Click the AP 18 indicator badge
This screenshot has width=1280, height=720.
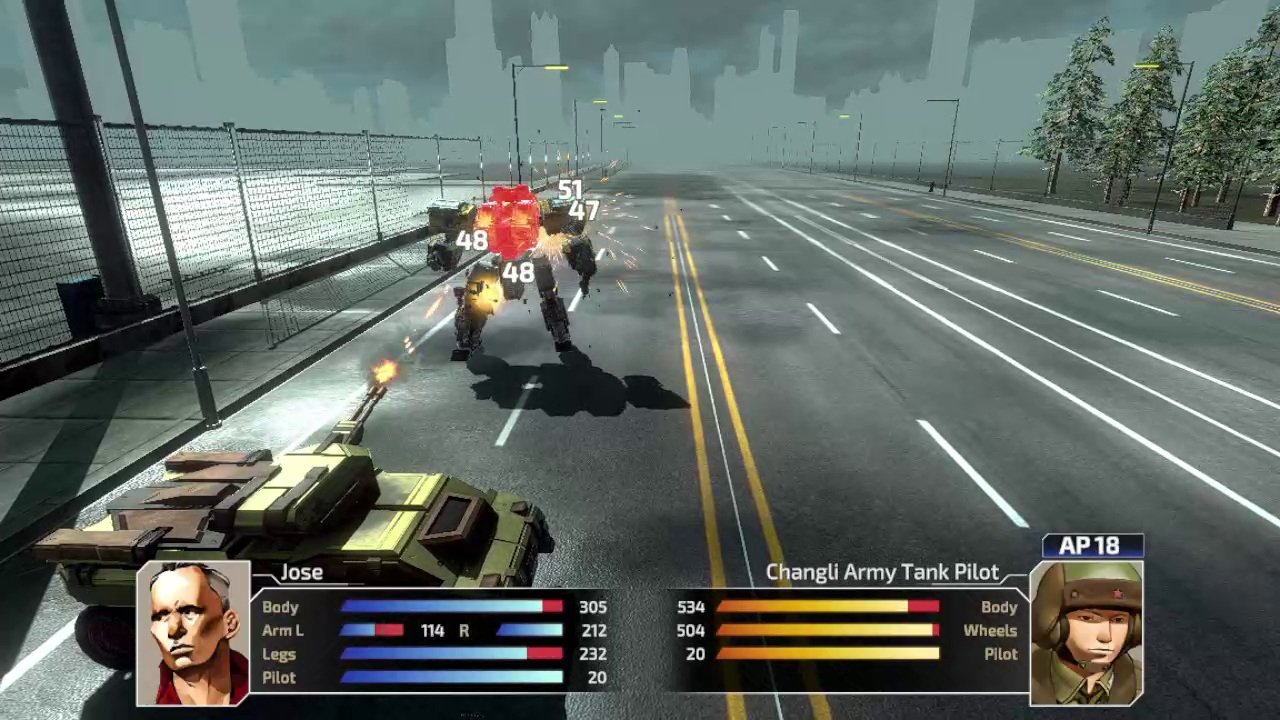[x=1093, y=545]
